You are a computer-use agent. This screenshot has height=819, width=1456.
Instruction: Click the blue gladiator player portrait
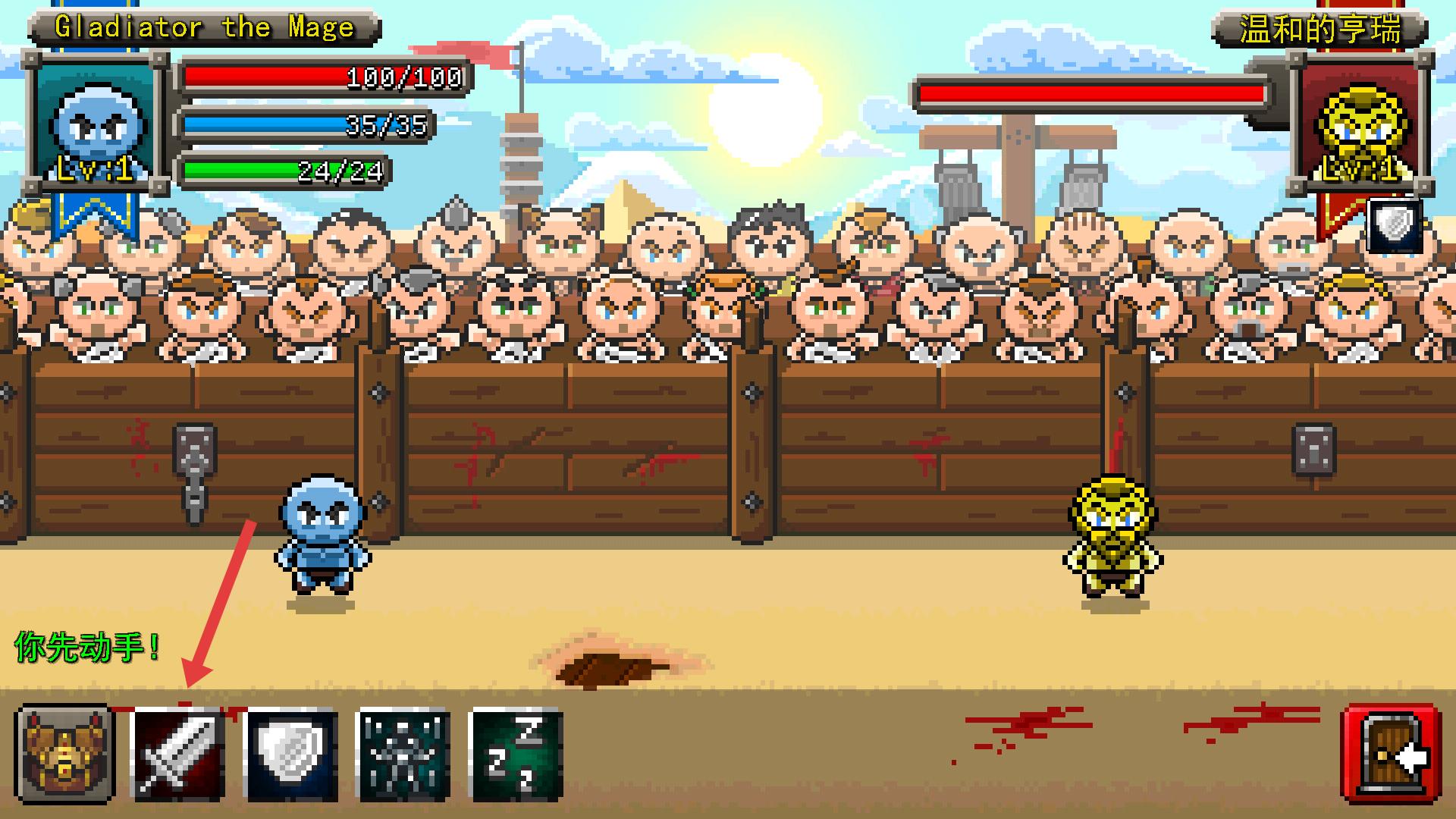coord(96,125)
